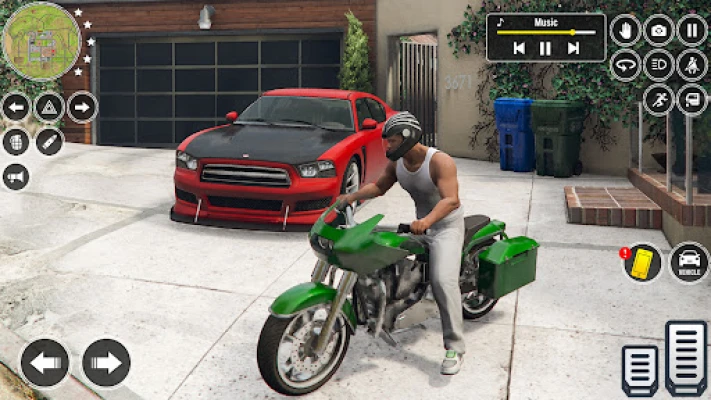Activate the left turn indicator arrow

[16, 107]
